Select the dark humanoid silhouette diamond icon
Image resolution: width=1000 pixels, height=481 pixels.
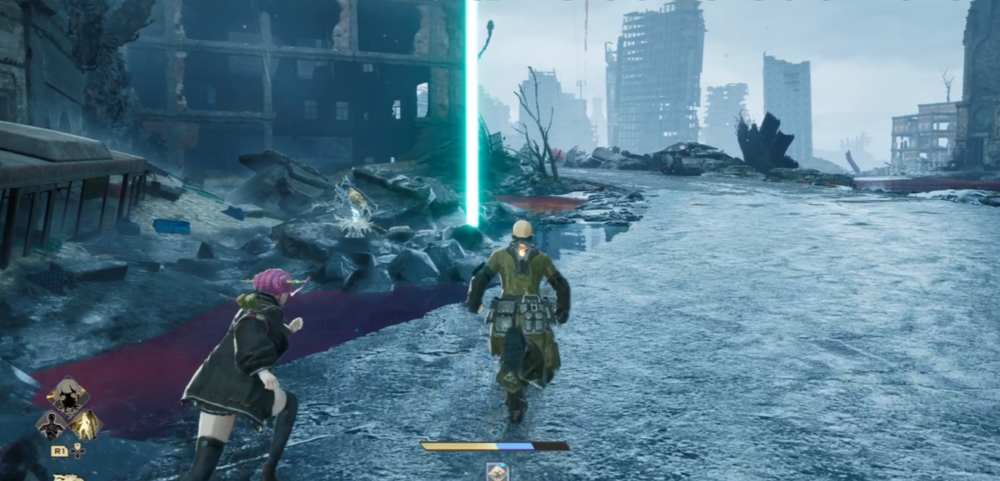click(50, 425)
